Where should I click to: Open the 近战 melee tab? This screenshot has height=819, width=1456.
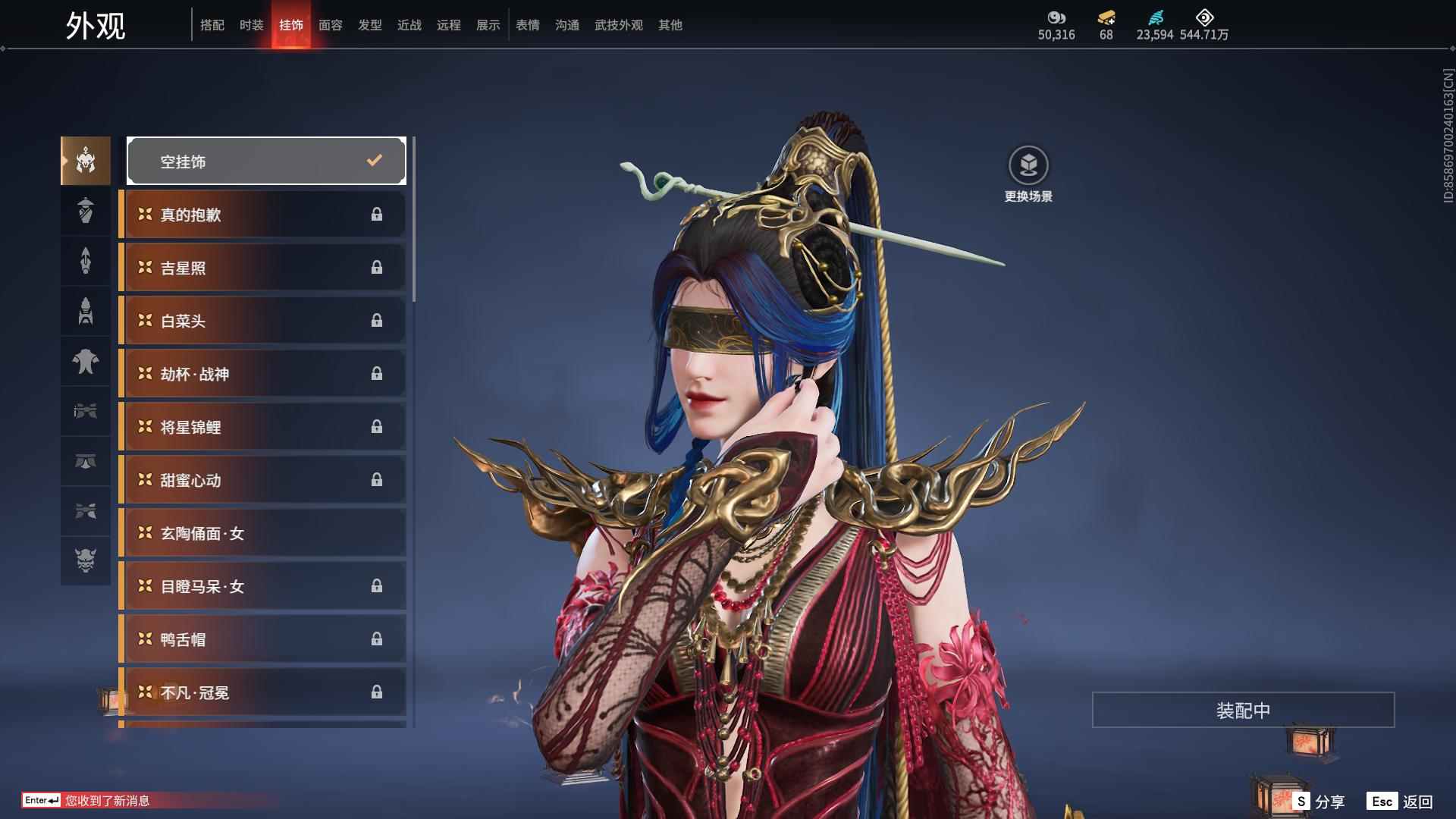tap(409, 25)
